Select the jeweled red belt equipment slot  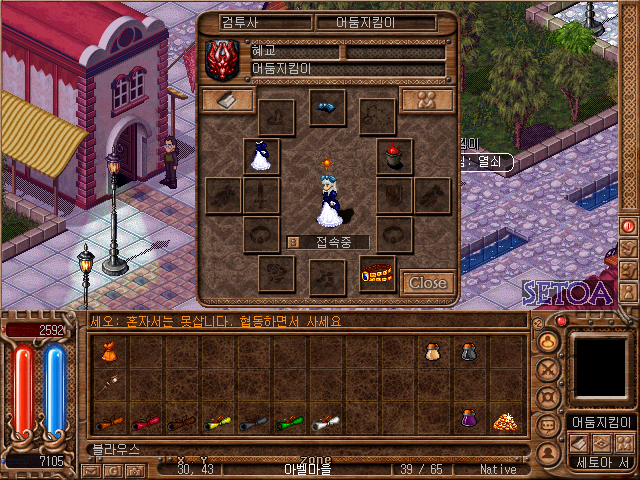pos(378,273)
